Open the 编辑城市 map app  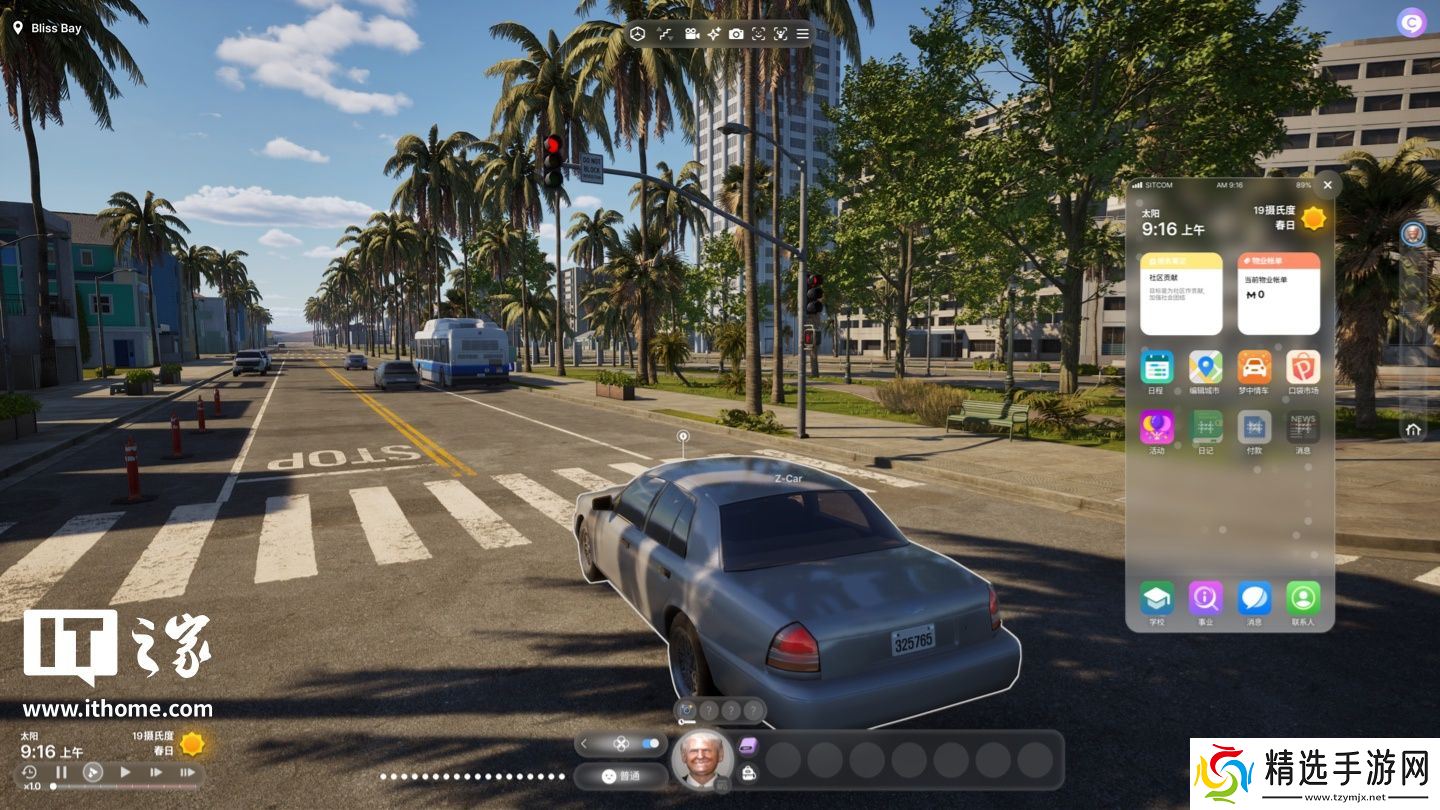click(x=1205, y=367)
